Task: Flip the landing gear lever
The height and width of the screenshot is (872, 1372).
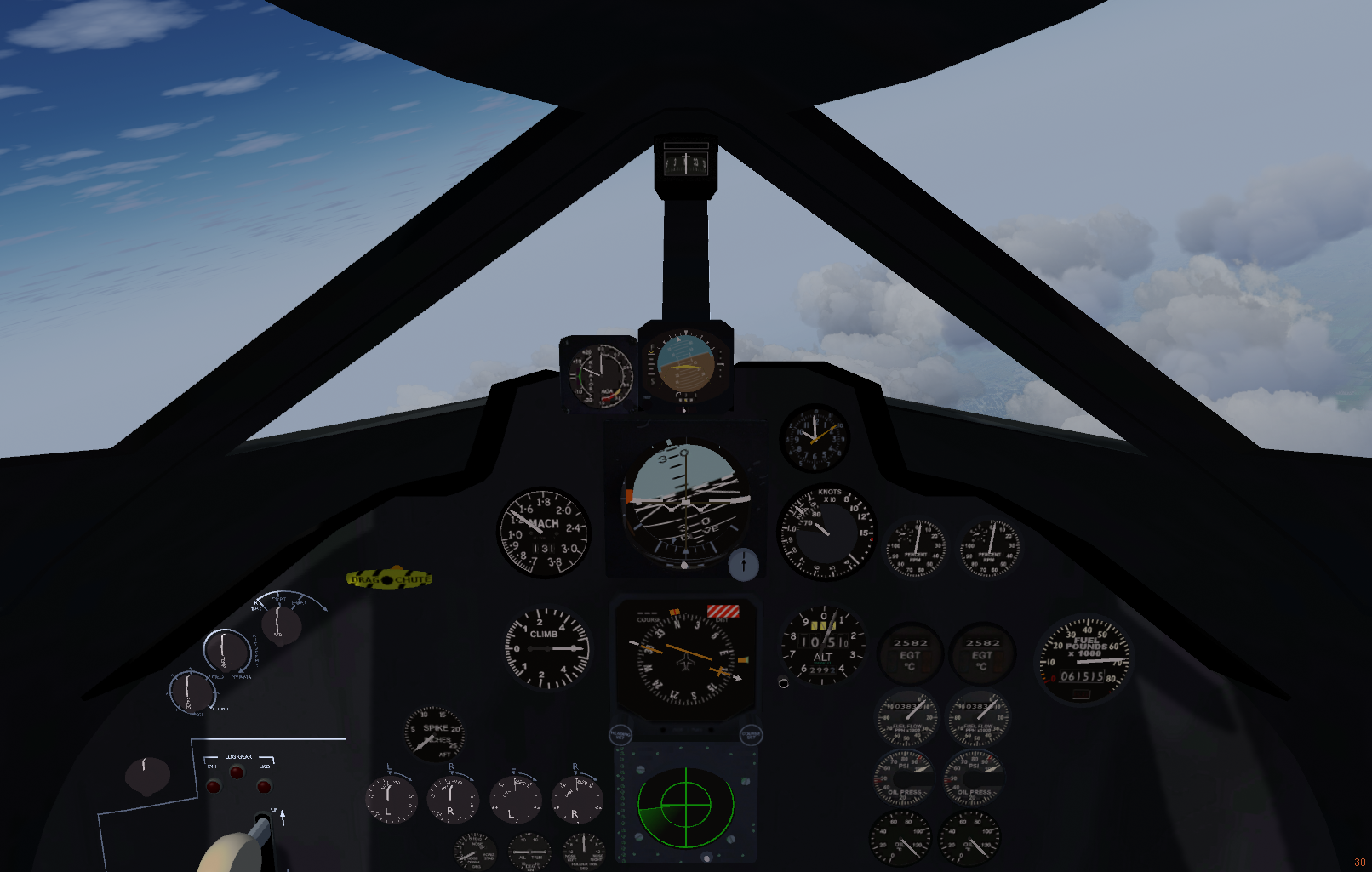Action: tap(260, 828)
